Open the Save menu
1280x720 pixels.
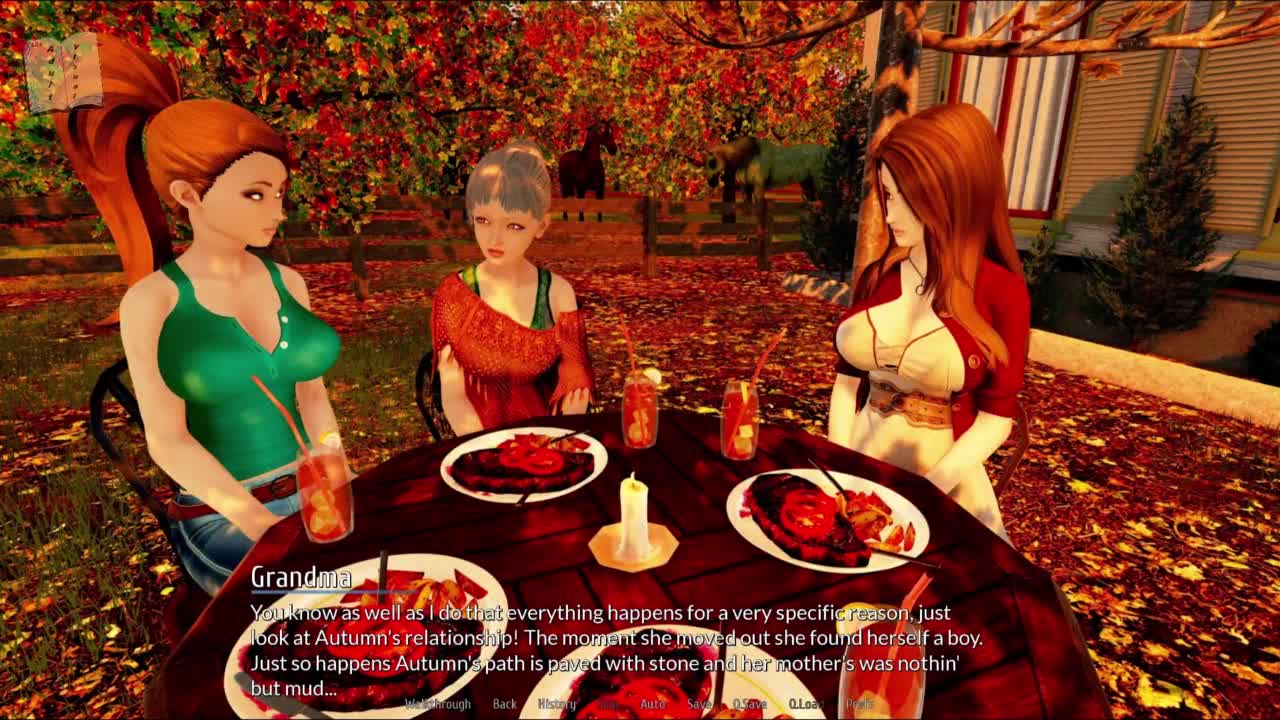click(x=699, y=704)
